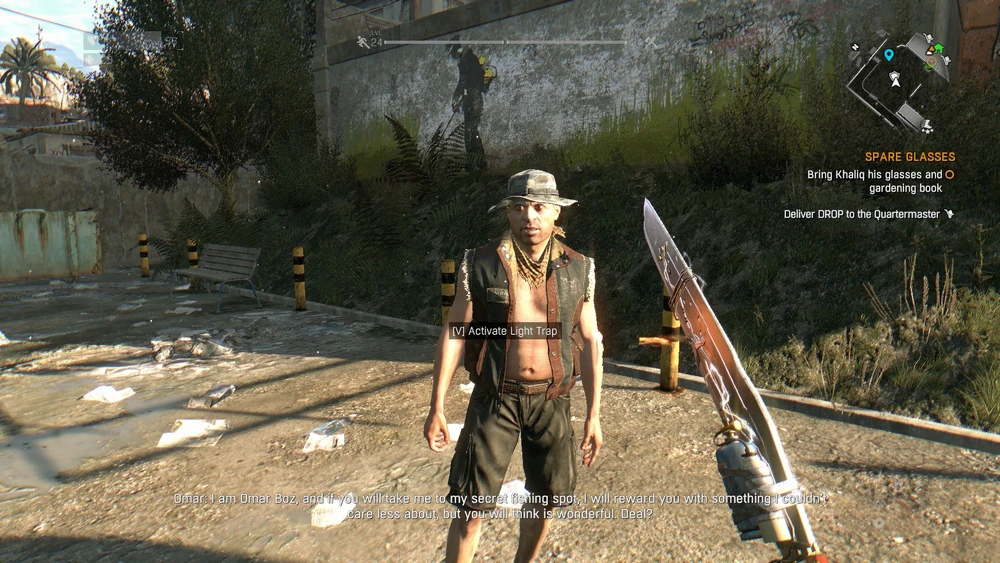Click the crossed-tools power level icon
Screen dimensions: 1000x563
(650, 42)
